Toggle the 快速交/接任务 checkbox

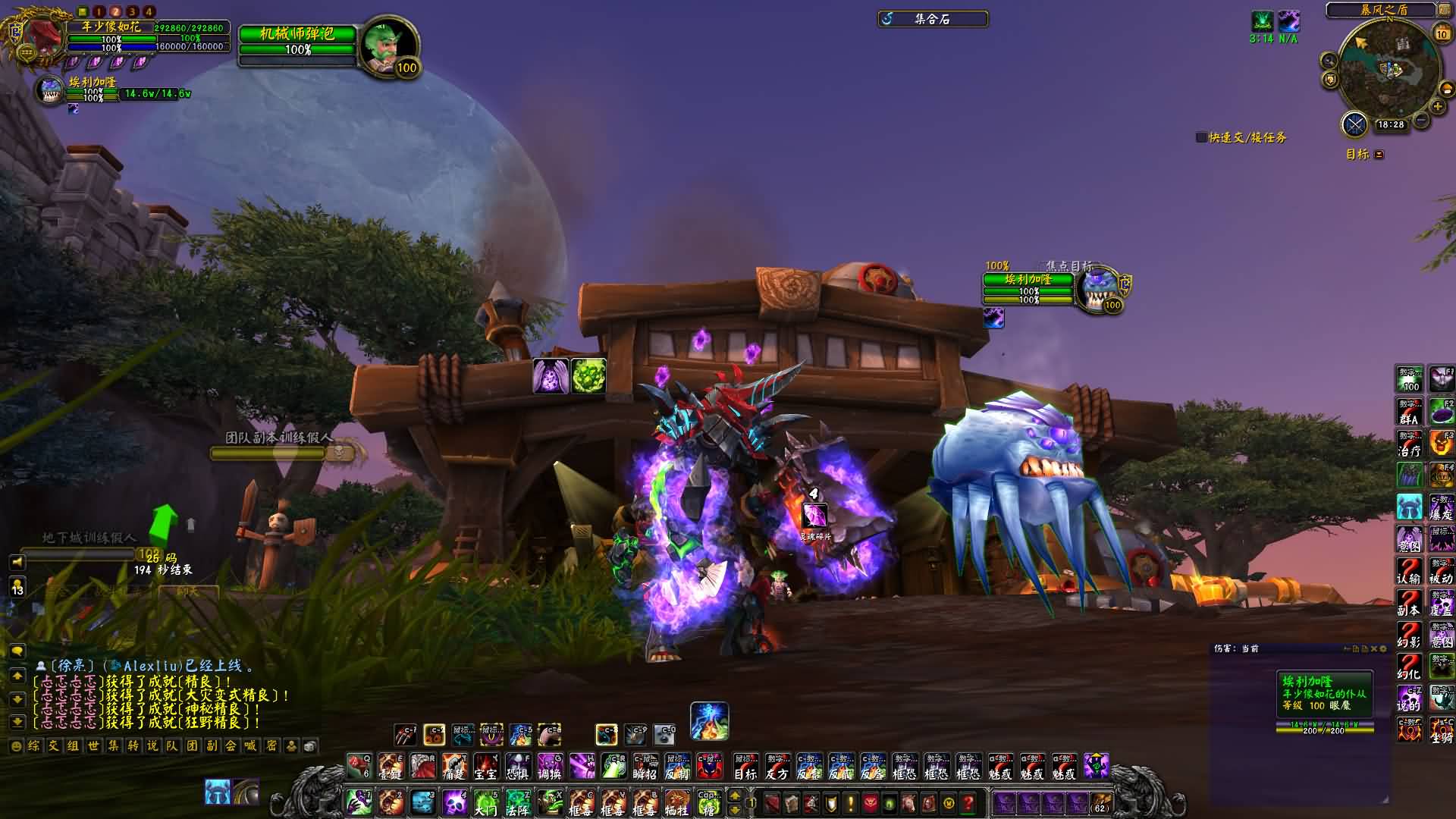[x=1201, y=137]
